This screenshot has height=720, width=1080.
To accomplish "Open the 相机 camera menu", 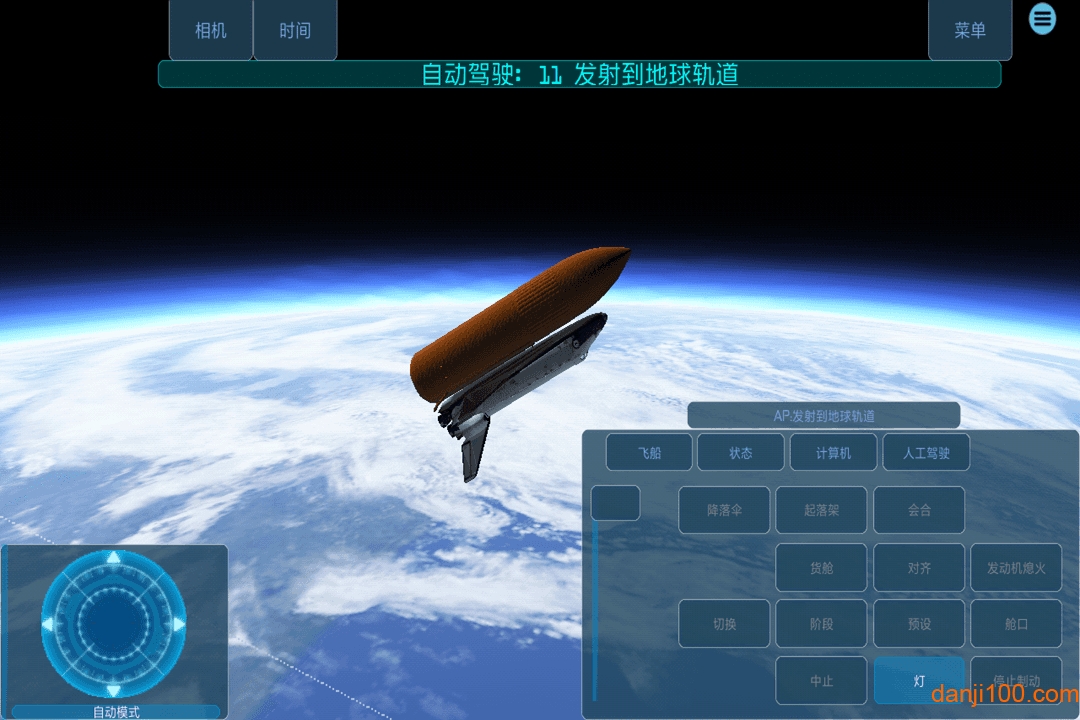I will pos(210,31).
